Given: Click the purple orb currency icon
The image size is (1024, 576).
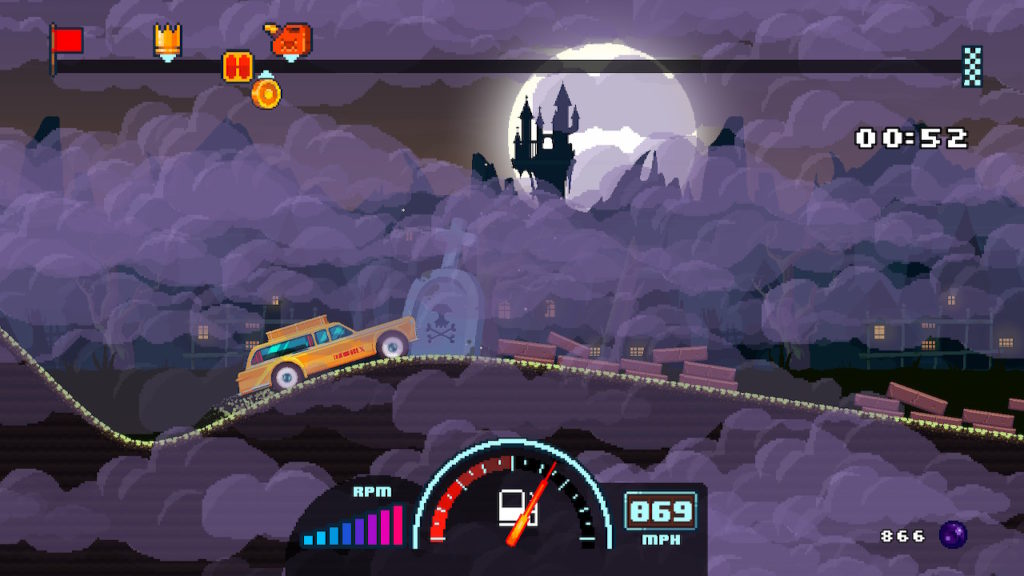Looking at the screenshot, I should [952, 535].
